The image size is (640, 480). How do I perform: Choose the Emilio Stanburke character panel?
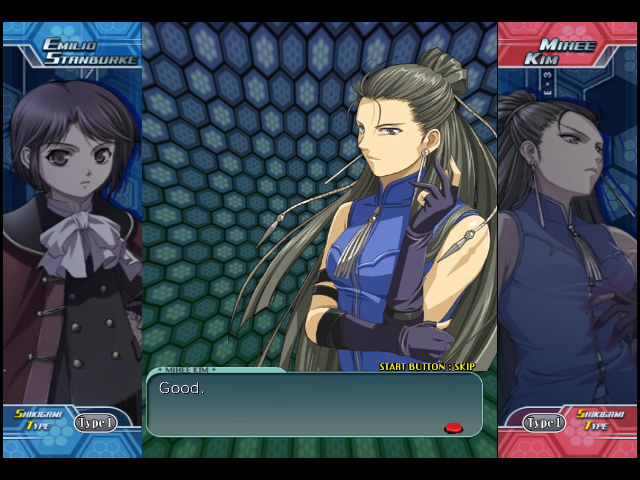pos(72,230)
